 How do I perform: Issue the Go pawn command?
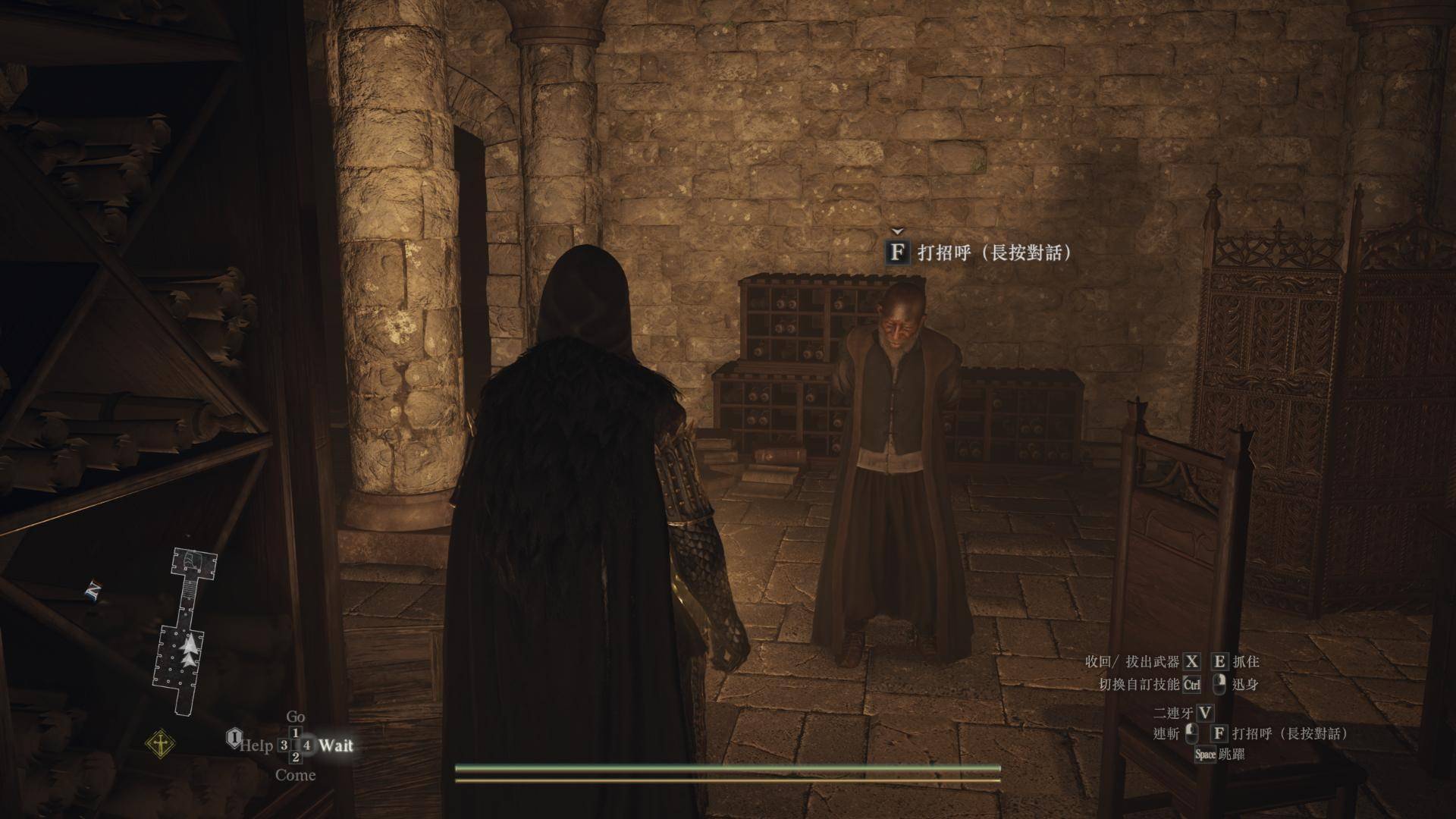295,717
